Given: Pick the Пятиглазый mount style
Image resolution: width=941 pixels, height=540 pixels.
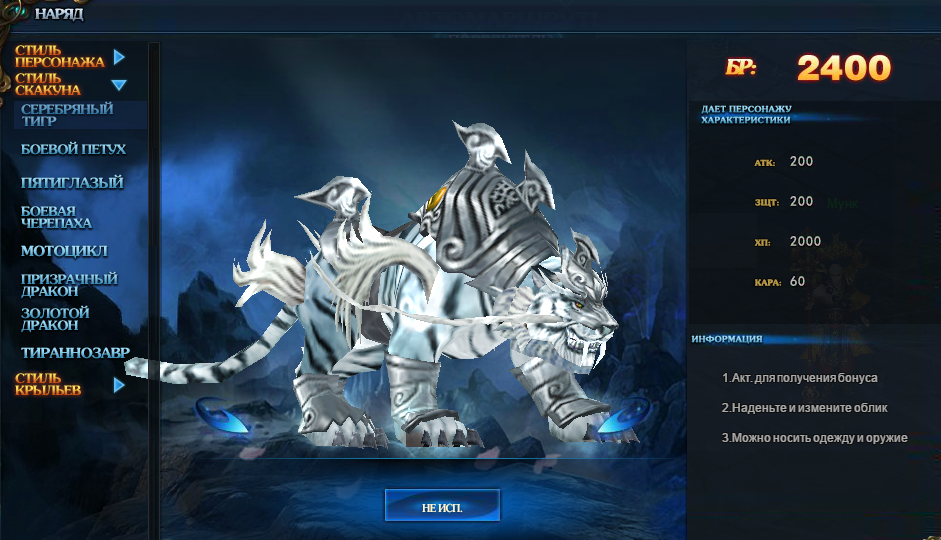Looking at the screenshot, I should click(72, 183).
